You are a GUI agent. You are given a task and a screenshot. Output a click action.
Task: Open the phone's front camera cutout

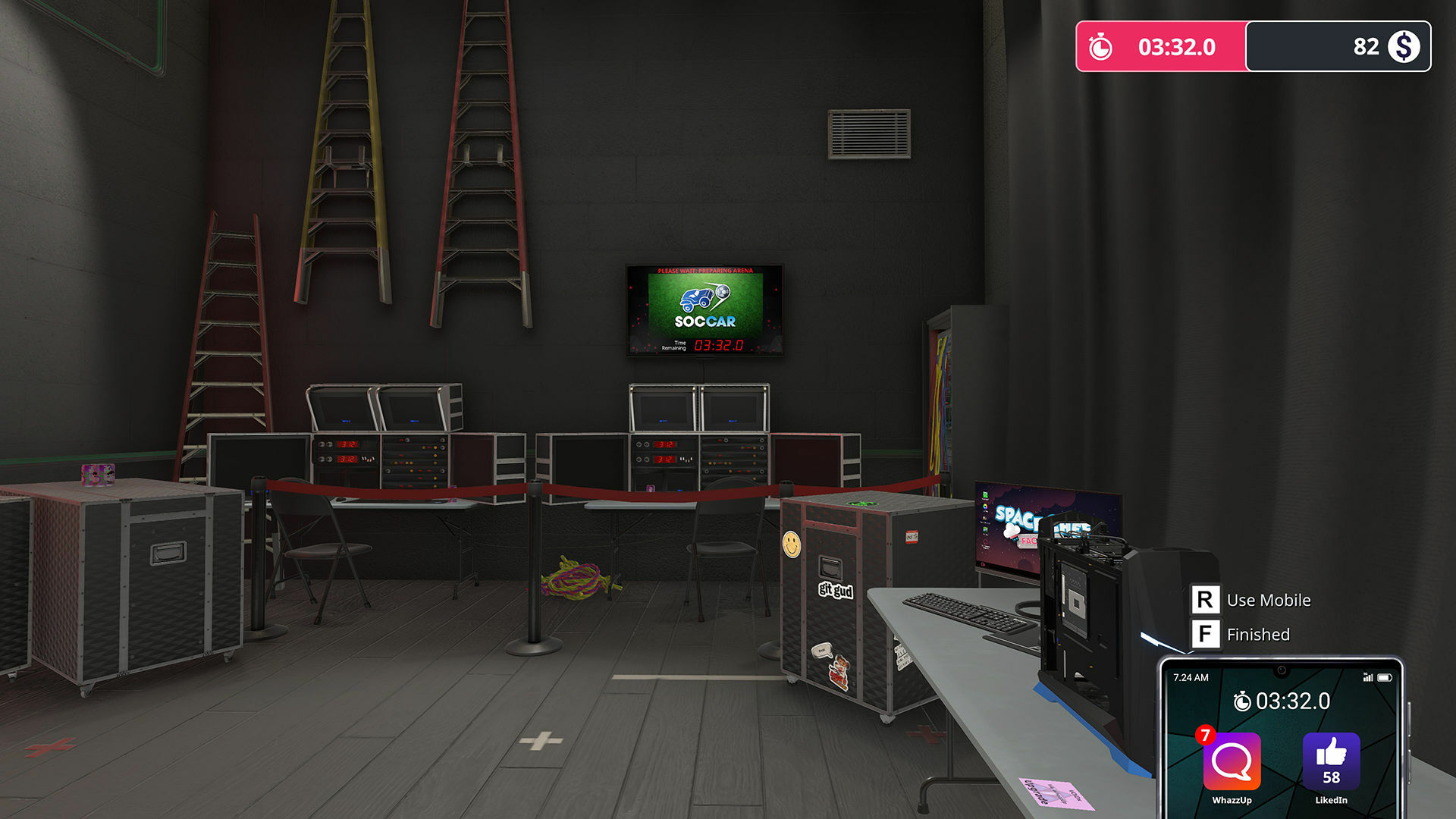(x=1282, y=670)
